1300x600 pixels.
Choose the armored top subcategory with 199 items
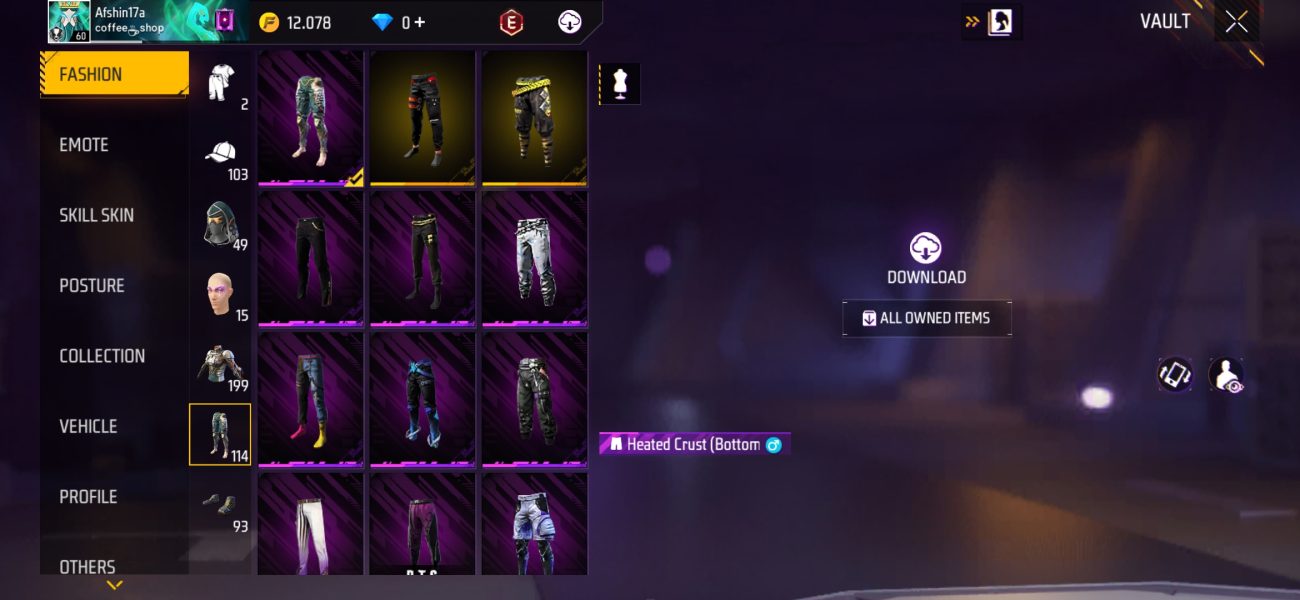click(x=221, y=364)
